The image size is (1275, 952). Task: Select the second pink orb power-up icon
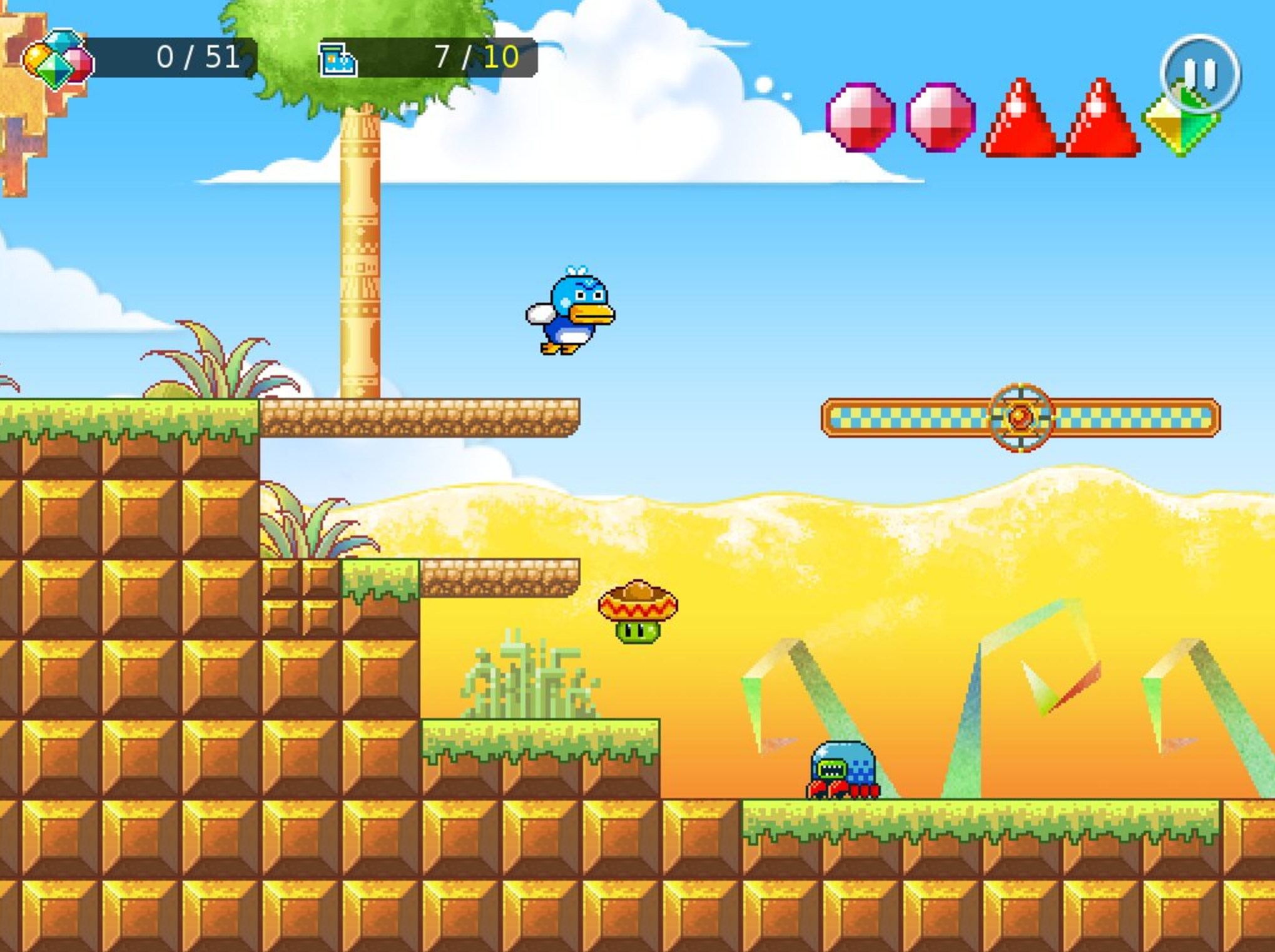940,116
